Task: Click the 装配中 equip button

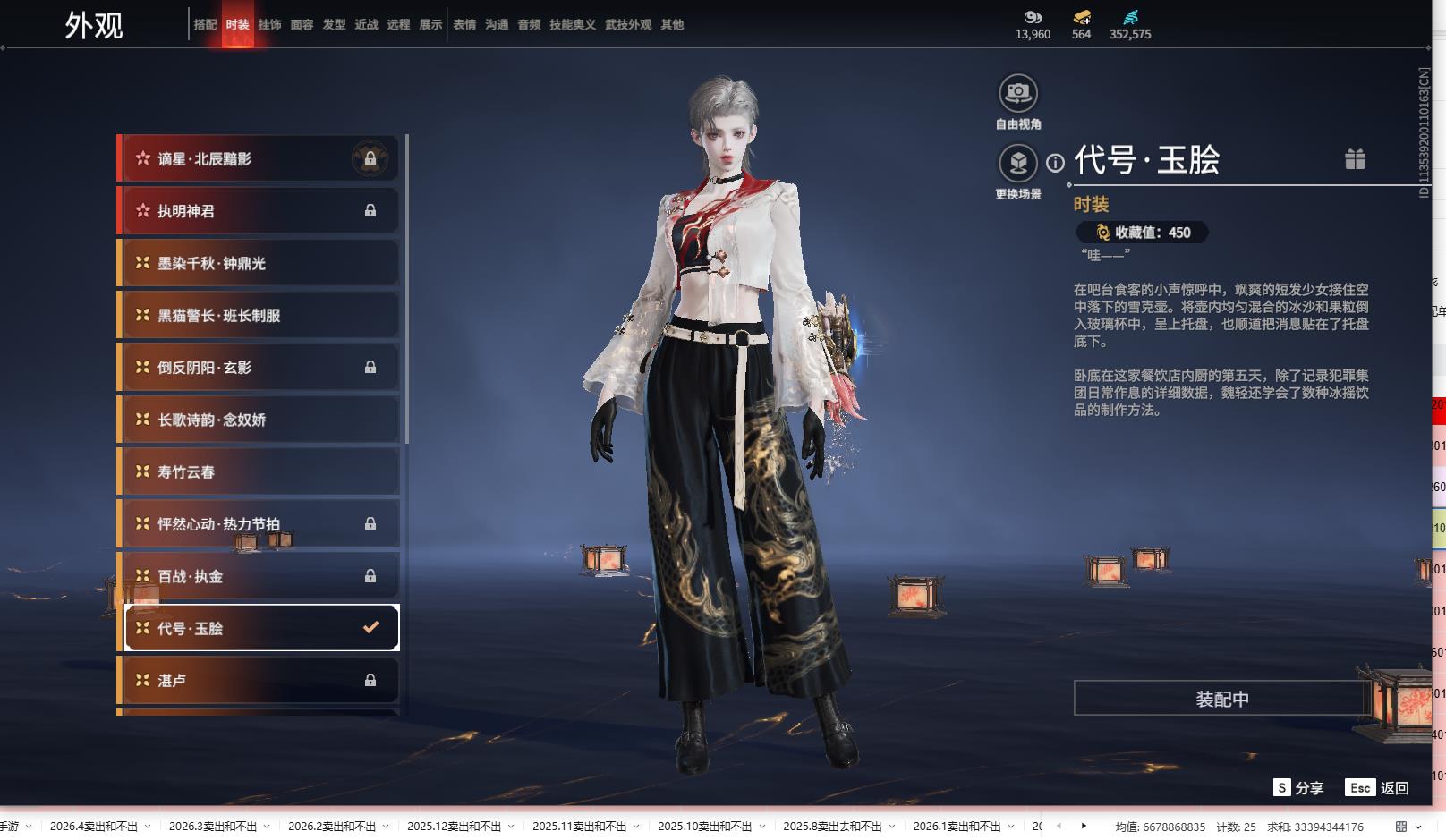Action: (1221, 699)
